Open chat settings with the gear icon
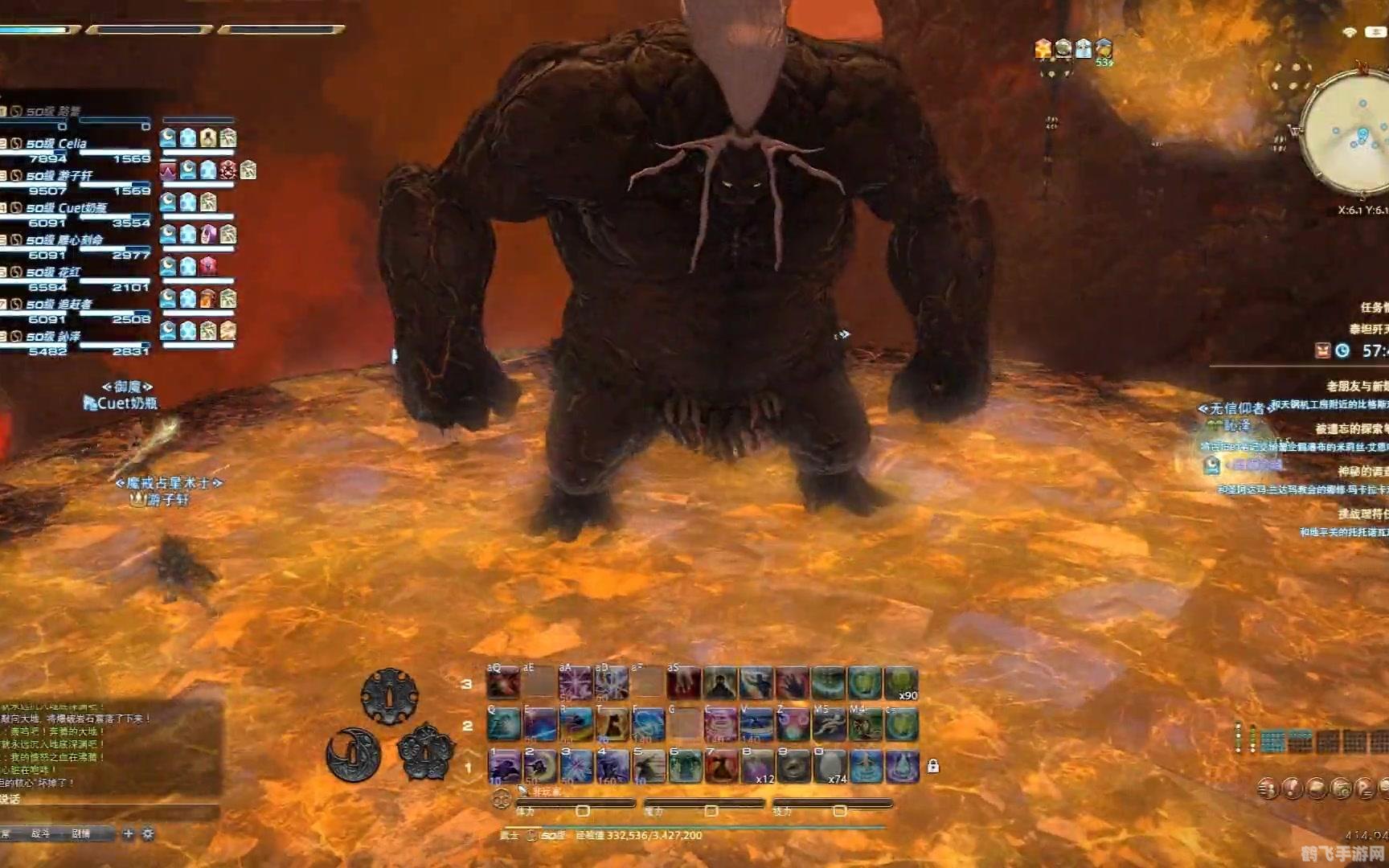Image resolution: width=1389 pixels, height=868 pixels. coord(147,834)
